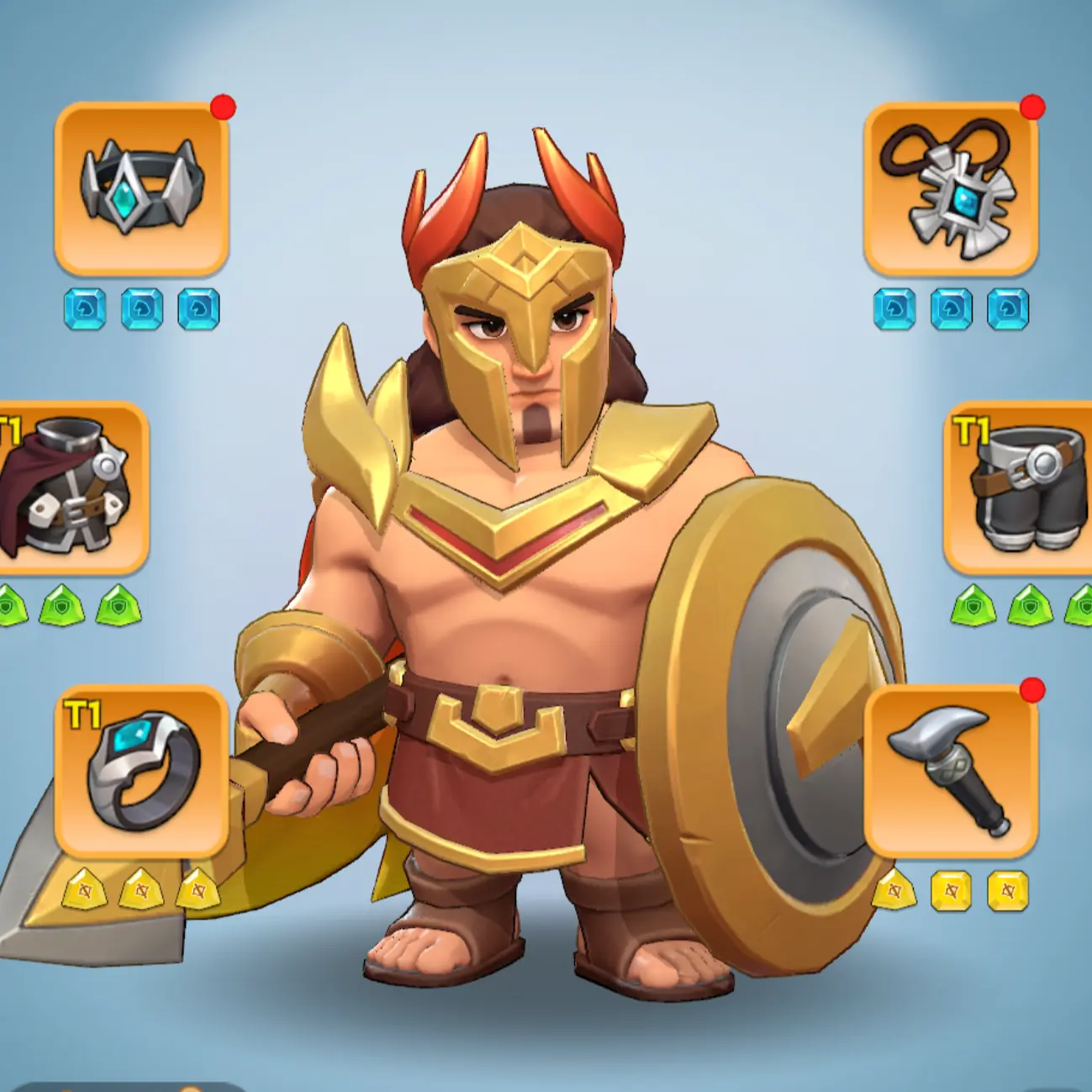Open the T1 silver ring slot
This screenshot has height=1092, width=1092.
(141, 771)
